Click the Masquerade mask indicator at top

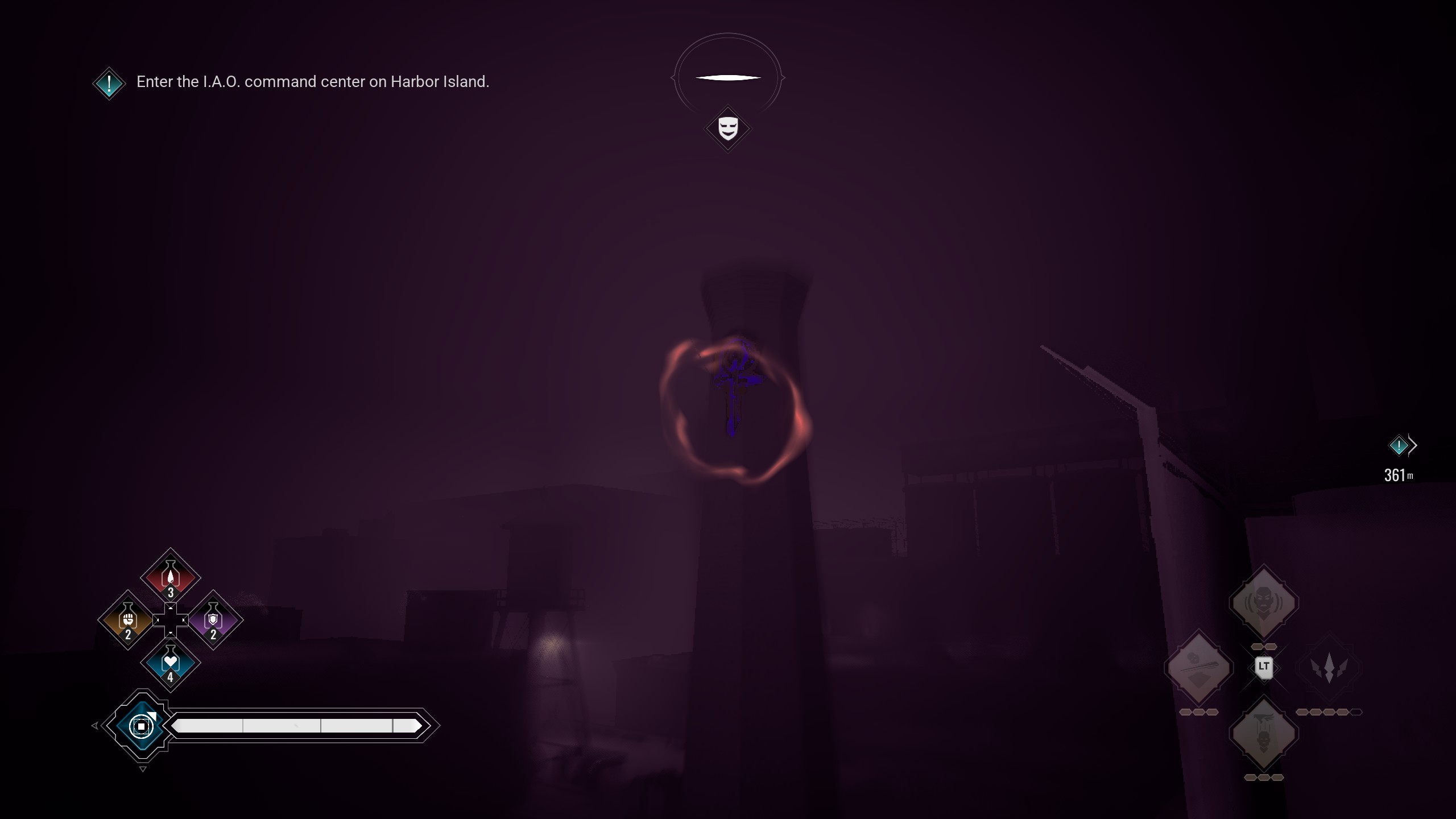[728, 128]
